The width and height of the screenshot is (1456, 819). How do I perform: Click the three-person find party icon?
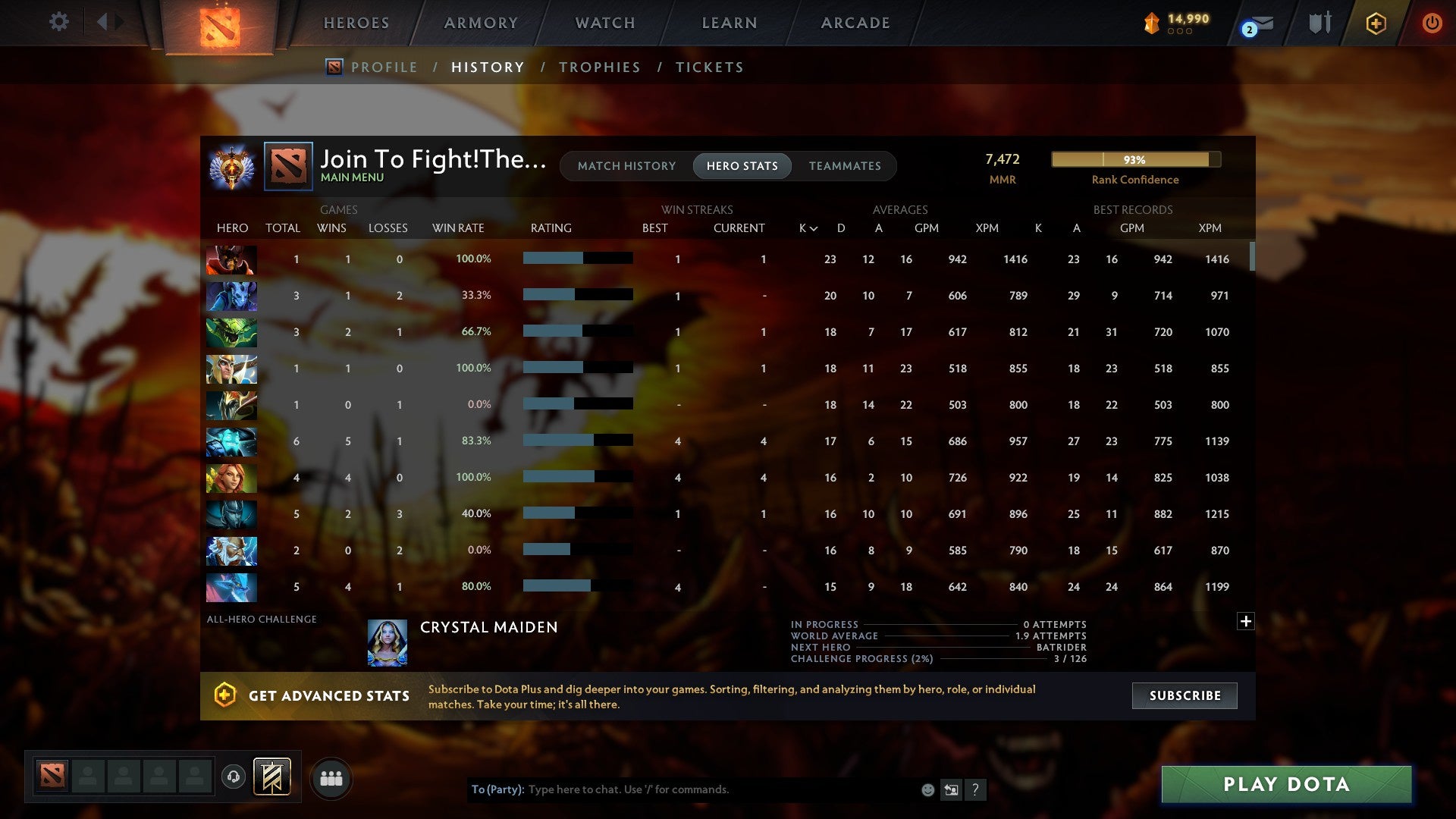click(x=331, y=777)
